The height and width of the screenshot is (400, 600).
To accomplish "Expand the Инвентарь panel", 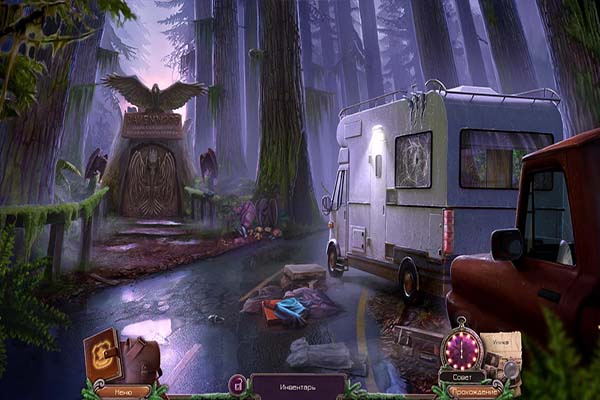I will click(298, 385).
